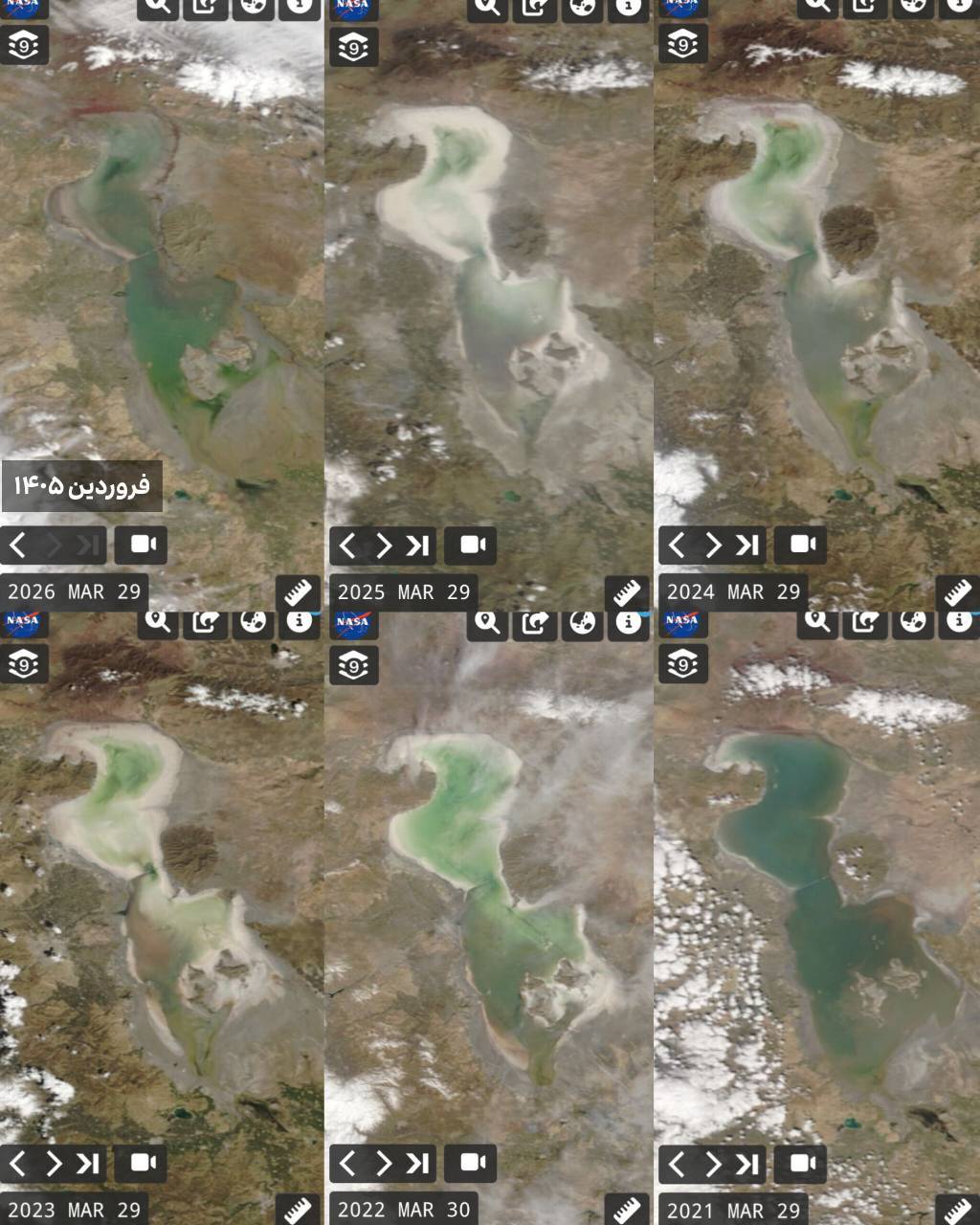Click the NASA logo in the 2021 panel
Image resolution: width=980 pixels, height=1225 pixels.
point(681,621)
